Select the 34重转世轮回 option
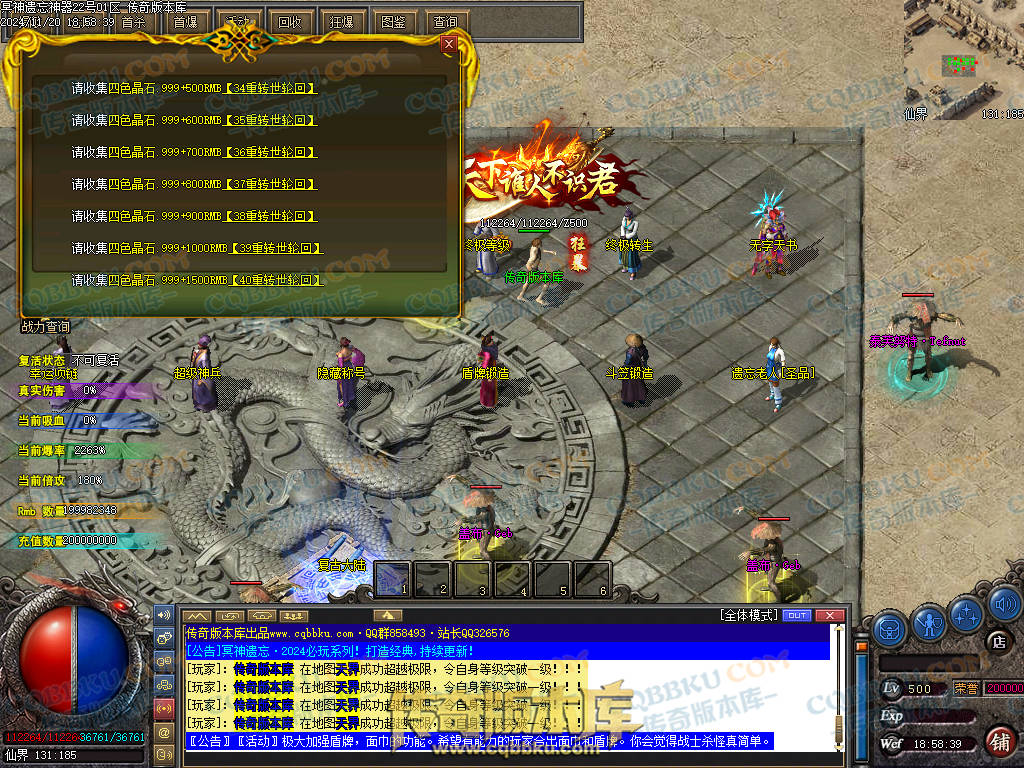This screenshot has width=1024, height=768. (271, 88)
